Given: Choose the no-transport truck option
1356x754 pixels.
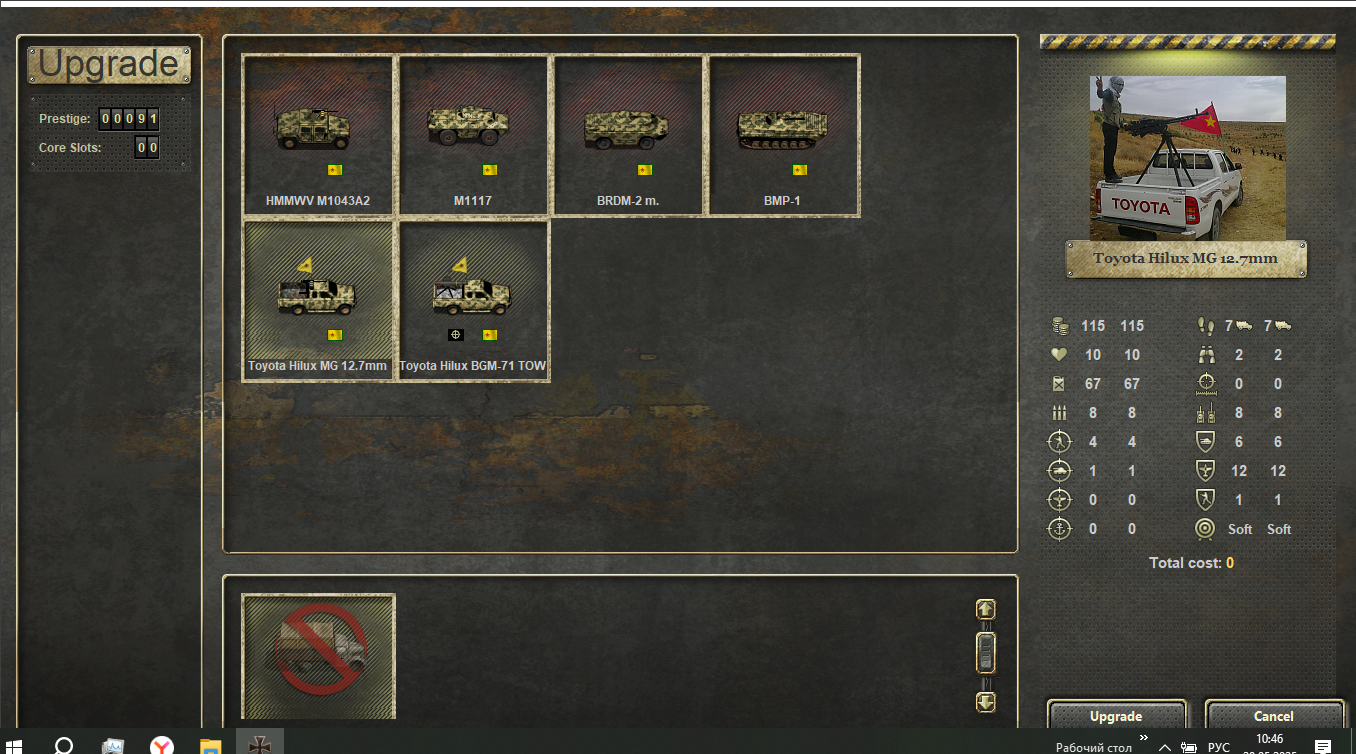Looking at the screenshot, I should point(318,655).
